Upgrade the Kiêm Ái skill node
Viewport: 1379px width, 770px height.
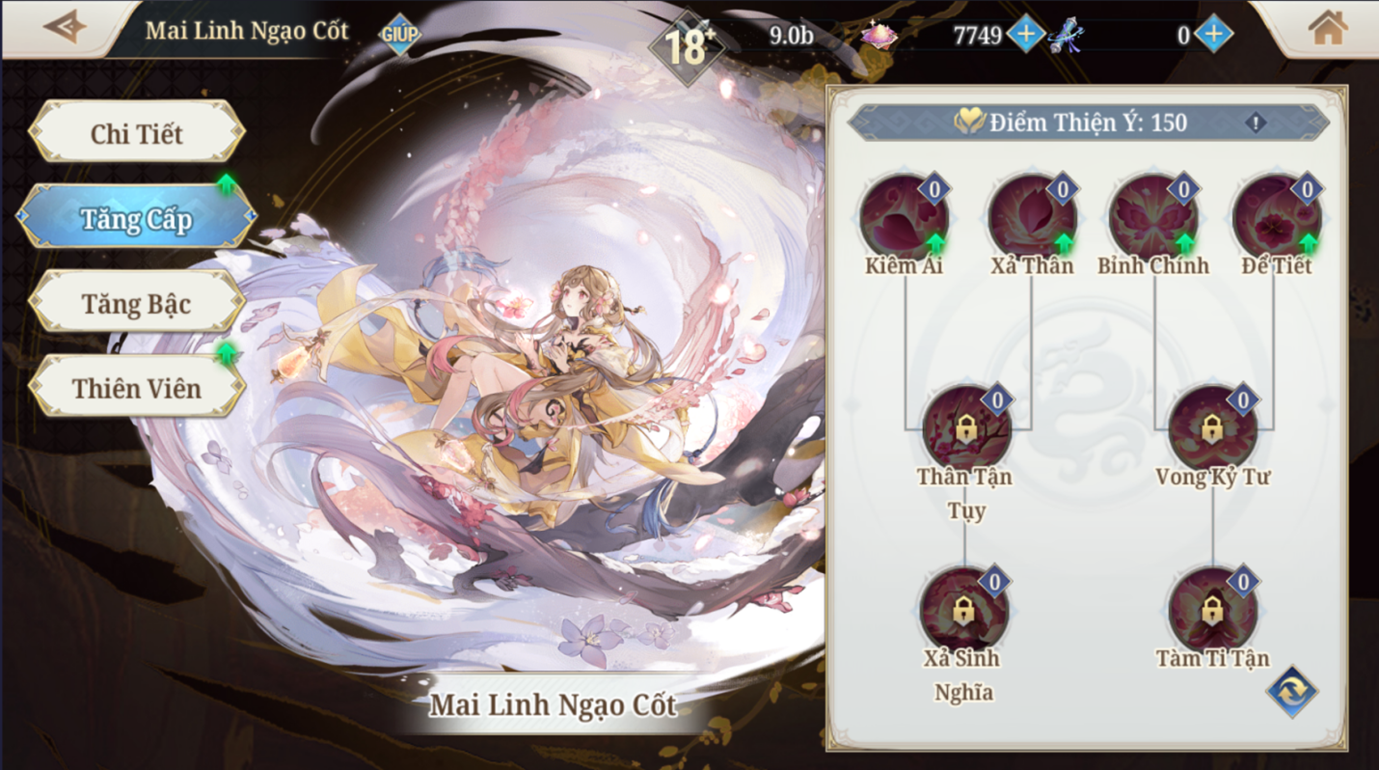point(904,217)
